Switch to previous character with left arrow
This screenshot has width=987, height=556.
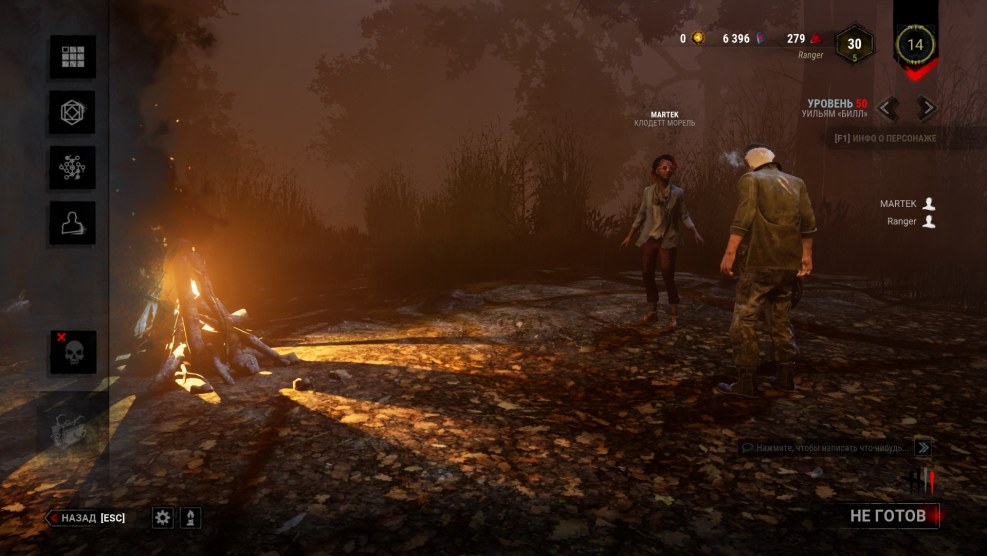(x=887, y=108)
